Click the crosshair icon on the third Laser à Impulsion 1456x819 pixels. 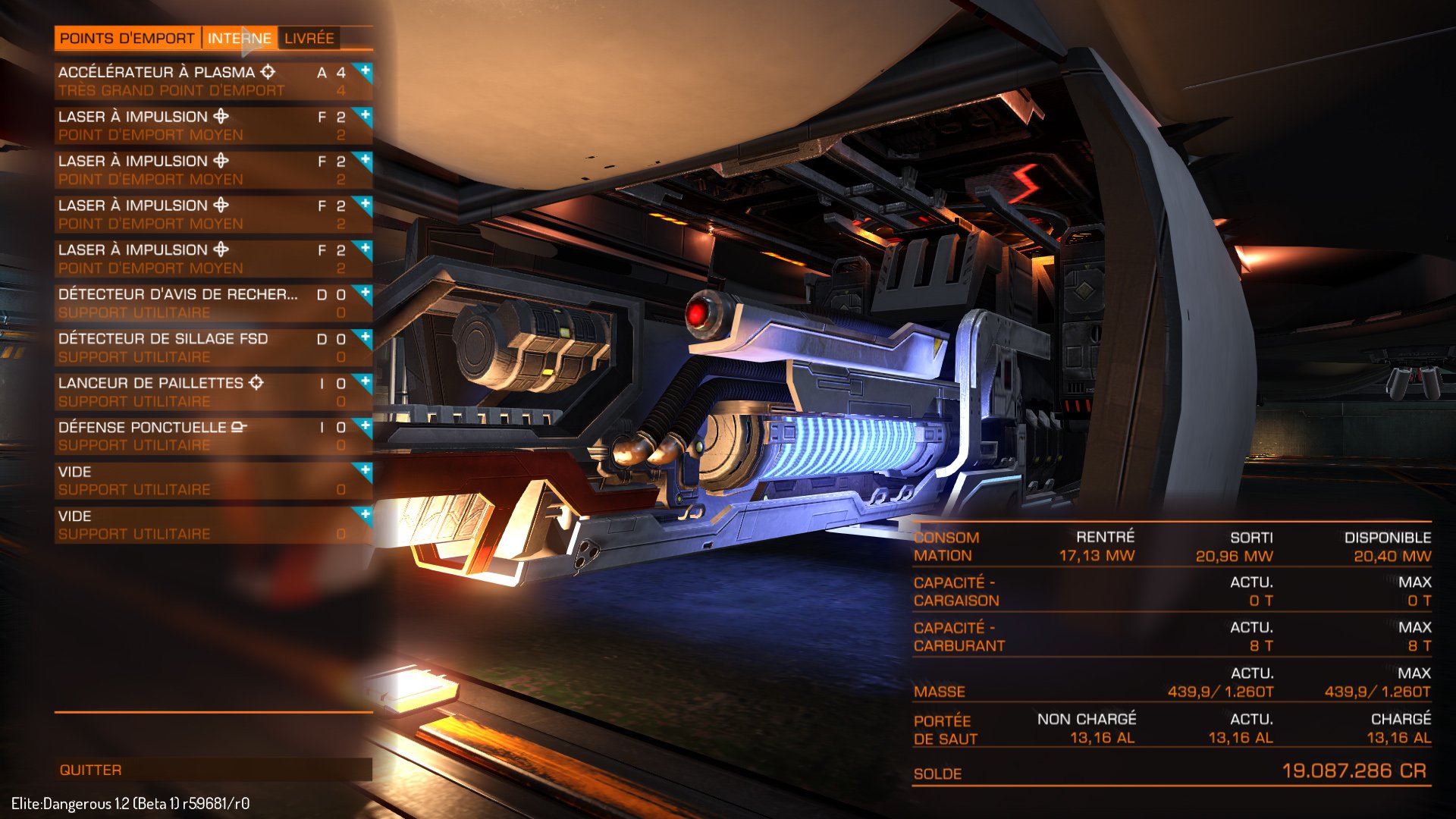(219, 206)
